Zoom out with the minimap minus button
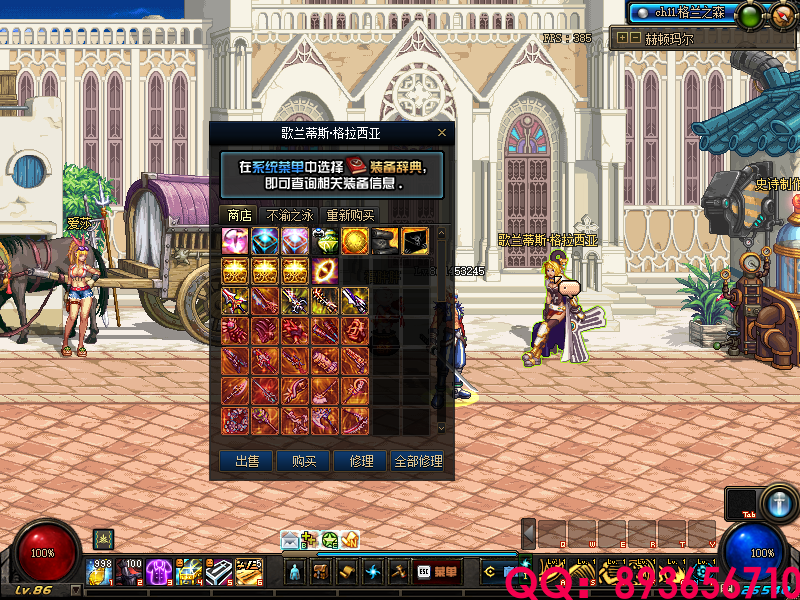The width and height of the screenshot is (800, 600). pyautogui.click(x=635, y=38)
